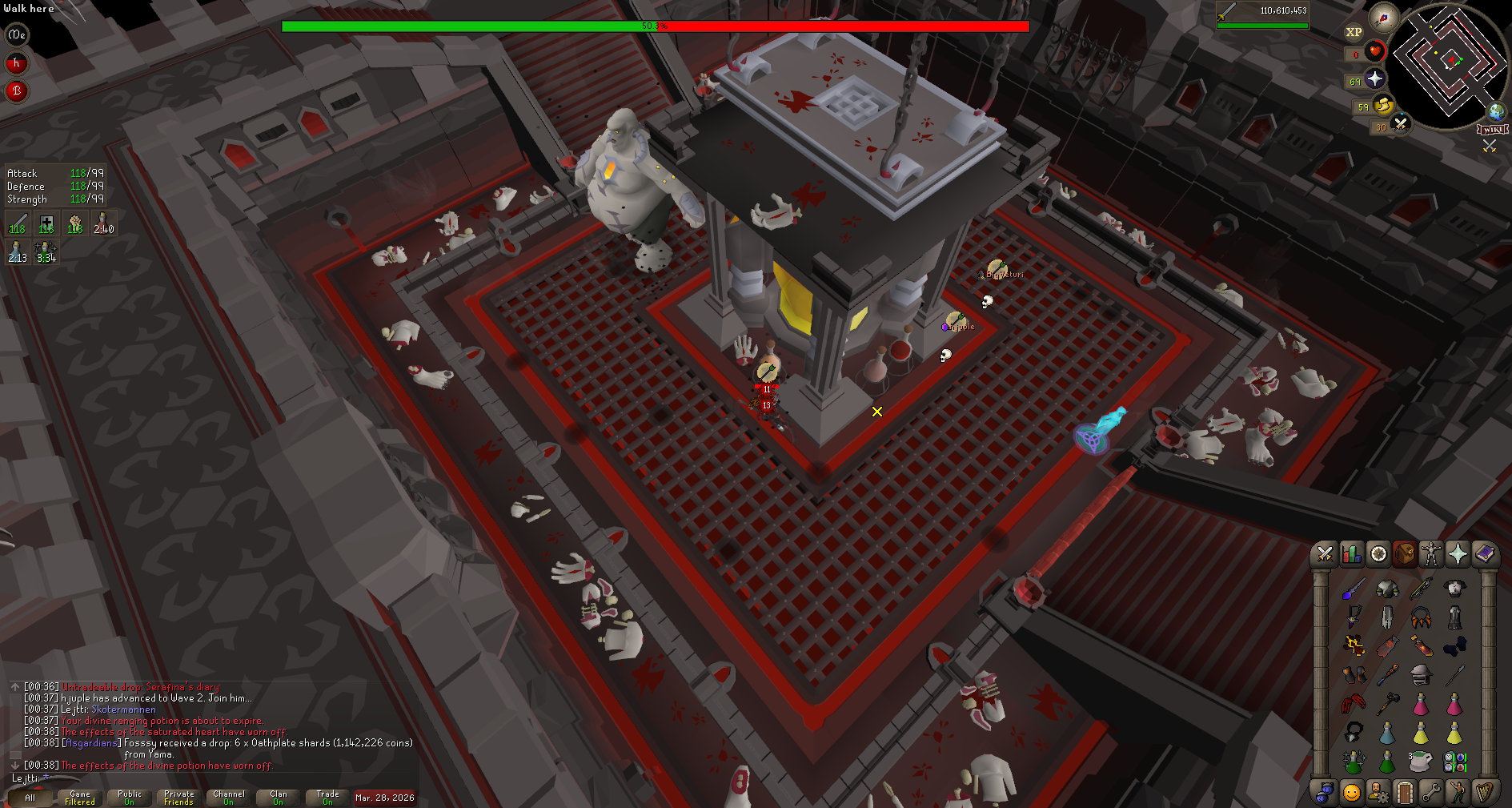Open the Magic spellbook tab
Viewport: 1512px width, 808px height.
coord(1485,554)
